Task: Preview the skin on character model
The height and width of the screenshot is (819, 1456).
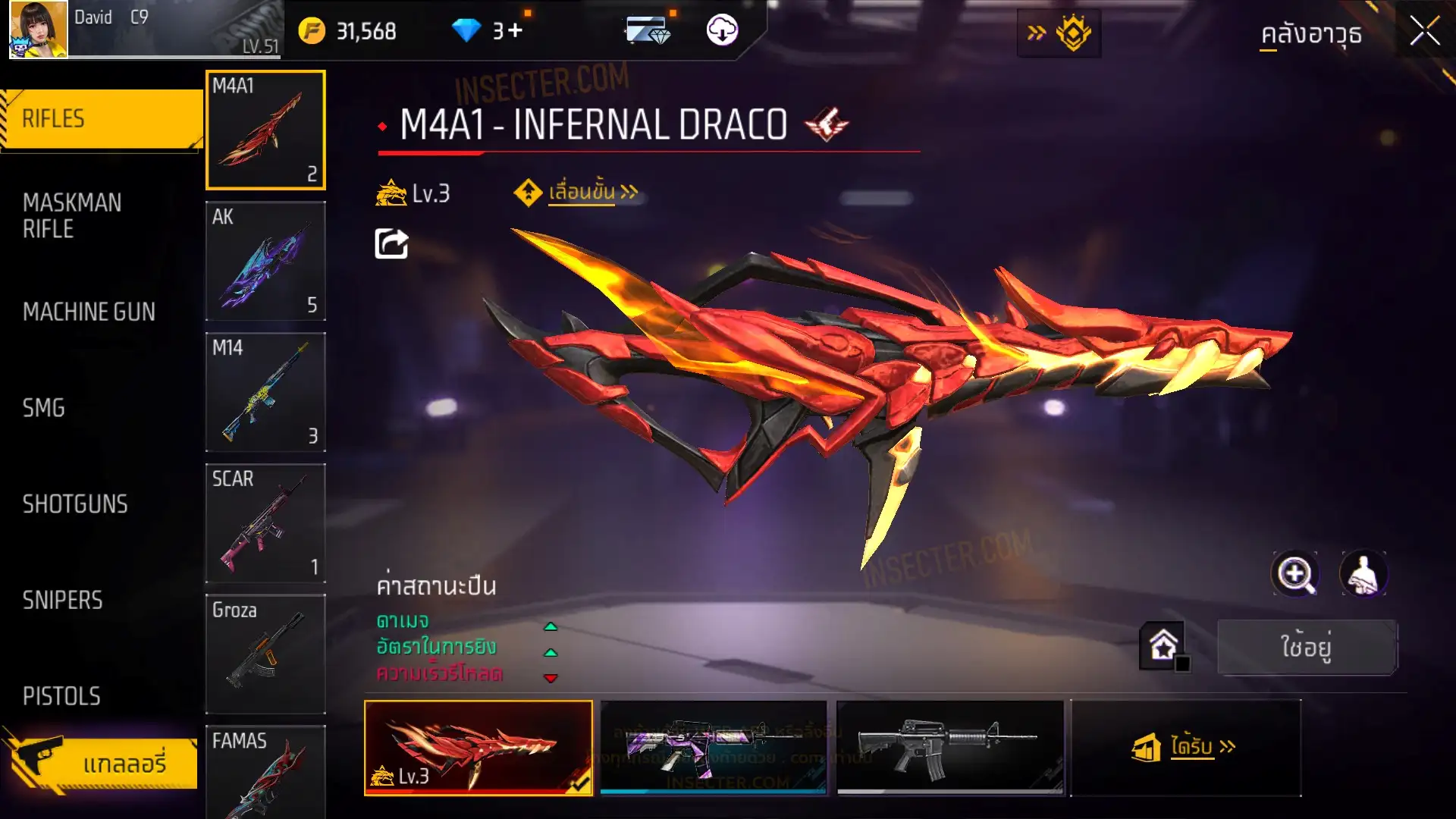Action: point(1363,574)
